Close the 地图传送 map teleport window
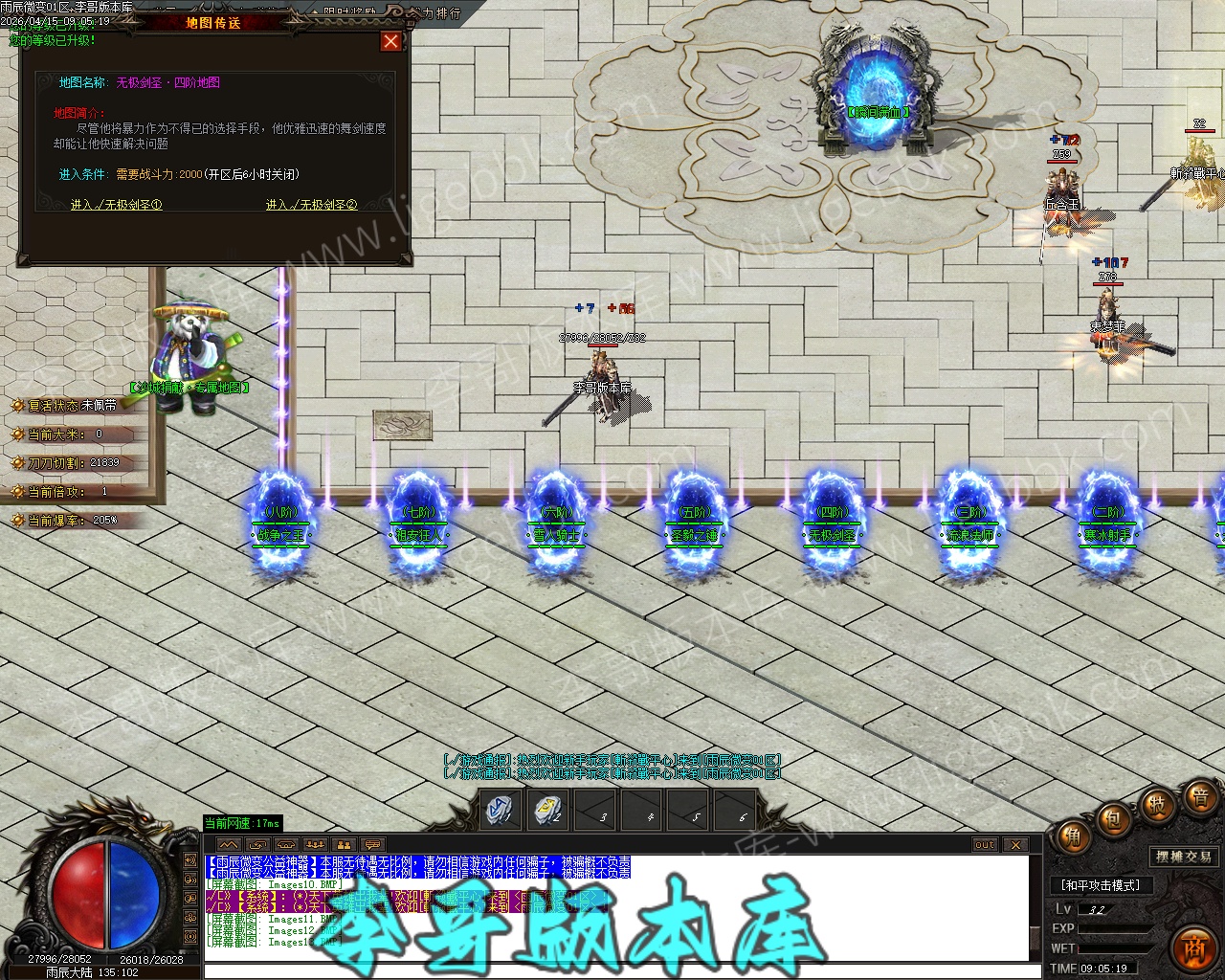The width and height of the screenshot is (1225, 980). [x=390, y=41]
